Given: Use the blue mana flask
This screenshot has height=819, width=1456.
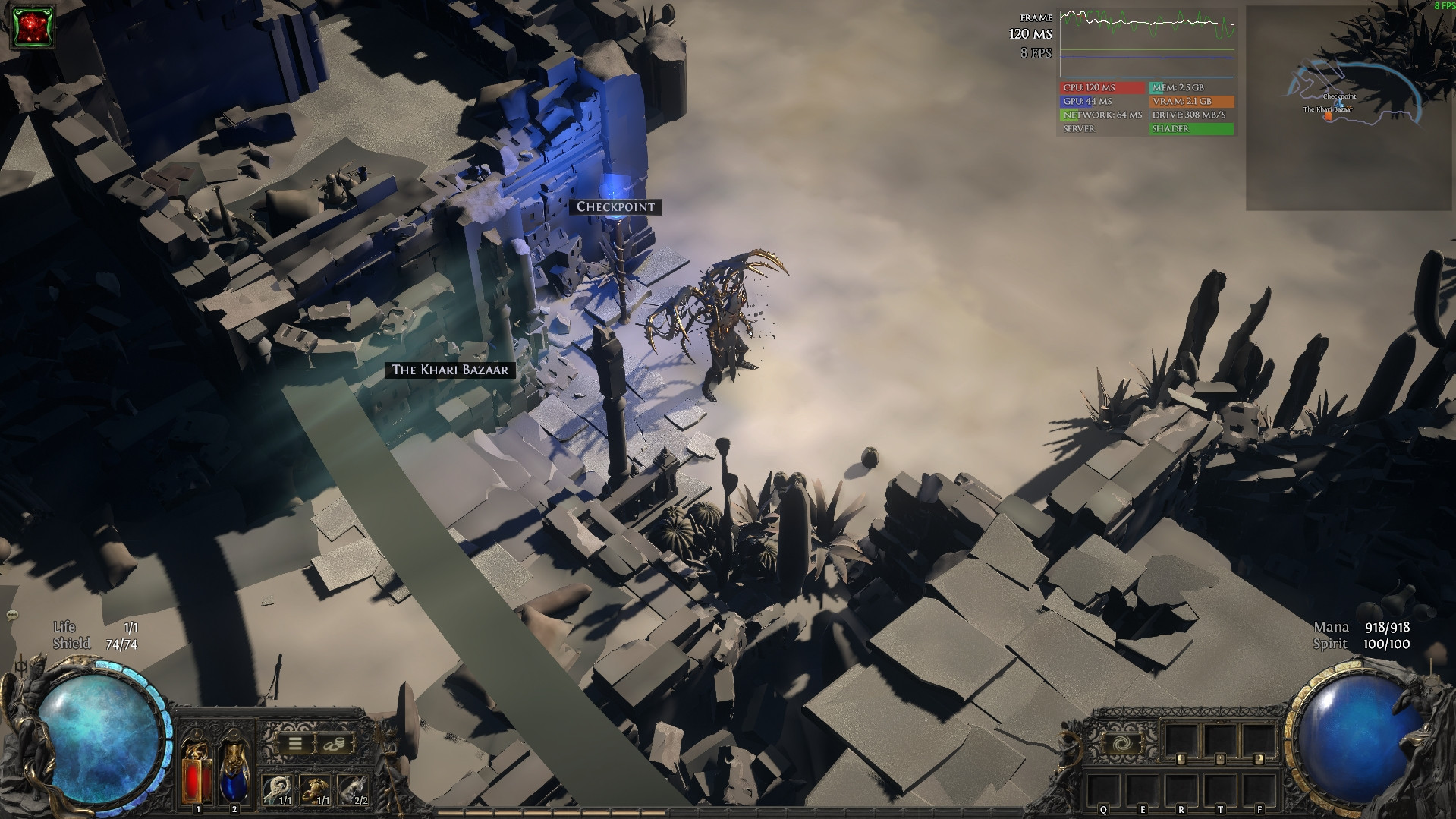Looking at the screenshot, I should [x=234, y=768].
